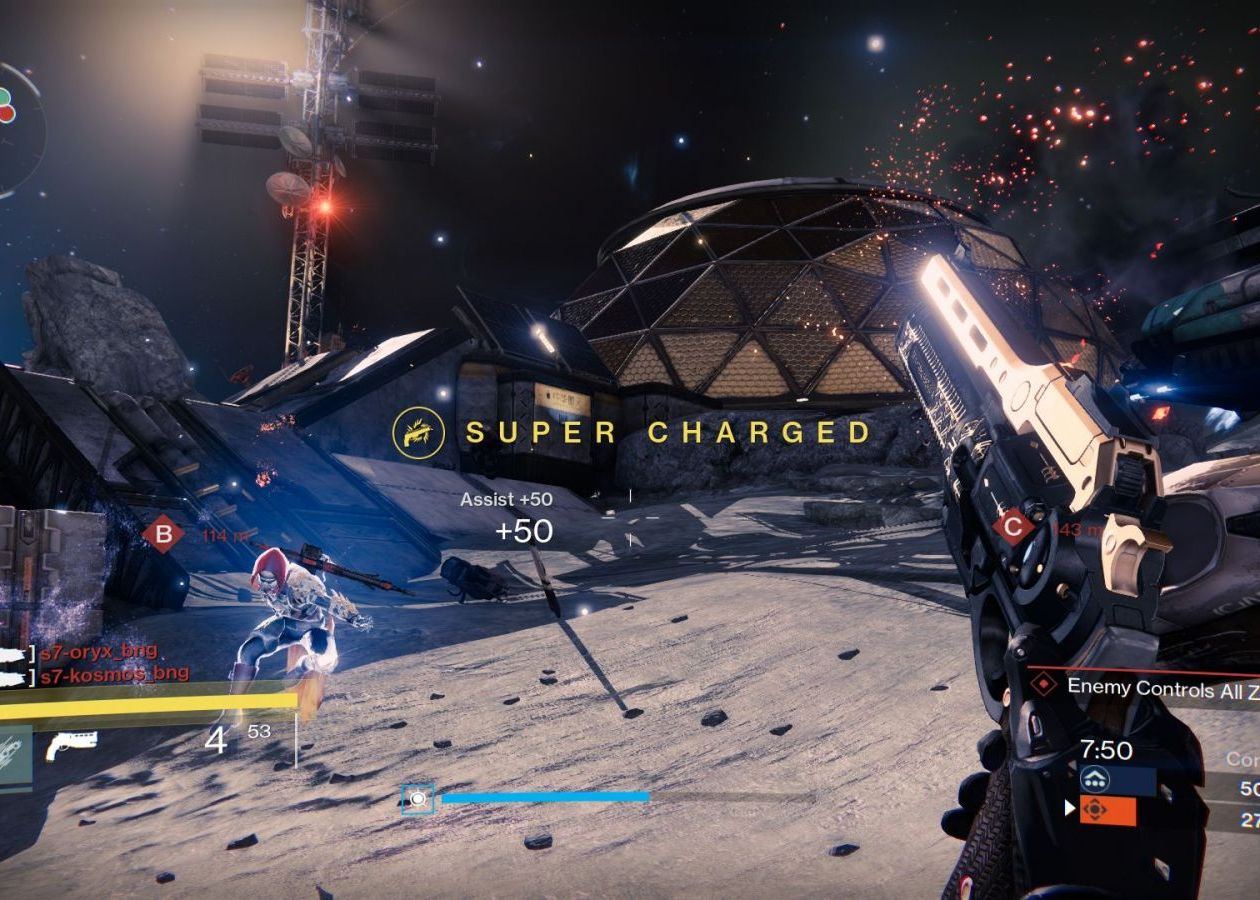Click the grenade ability icon by the blue bar
This screenshot has height=900, width=1260.
click(x=418, y=798)
